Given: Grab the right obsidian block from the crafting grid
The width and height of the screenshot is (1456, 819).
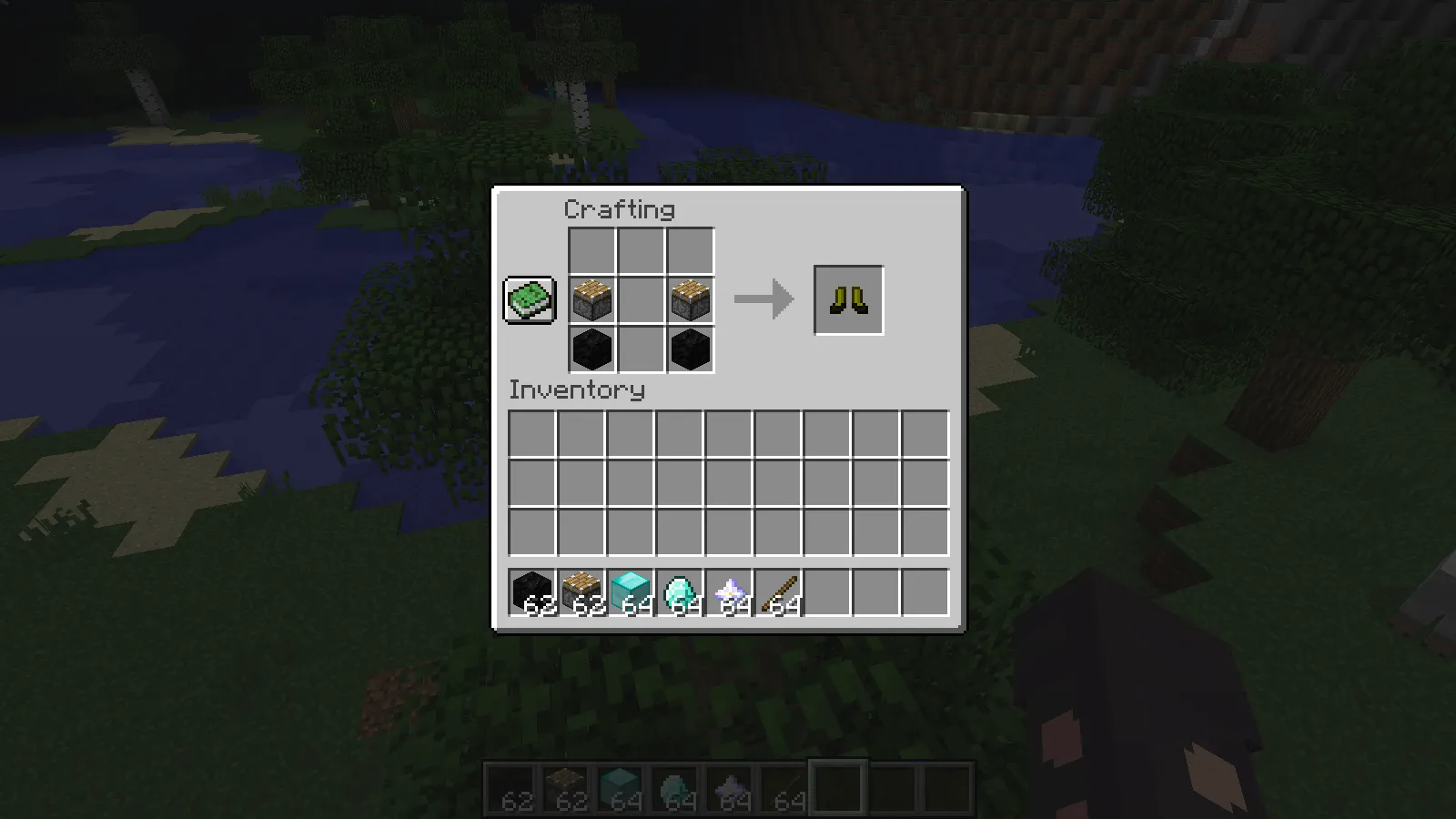Looking at the screenshot, I should pyautogui.click(x=690, y=348).
